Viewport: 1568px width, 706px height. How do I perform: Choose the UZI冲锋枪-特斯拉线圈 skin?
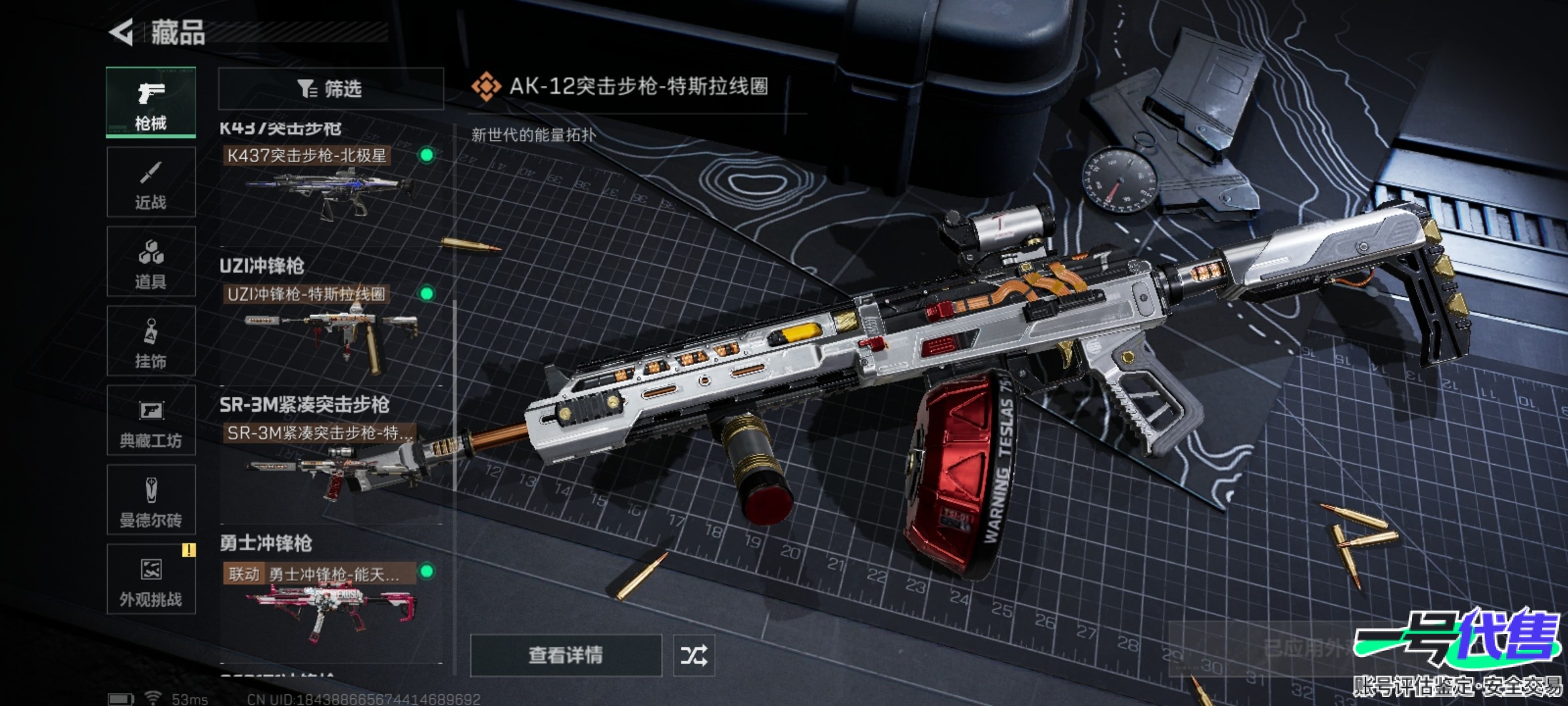(330, 324)
